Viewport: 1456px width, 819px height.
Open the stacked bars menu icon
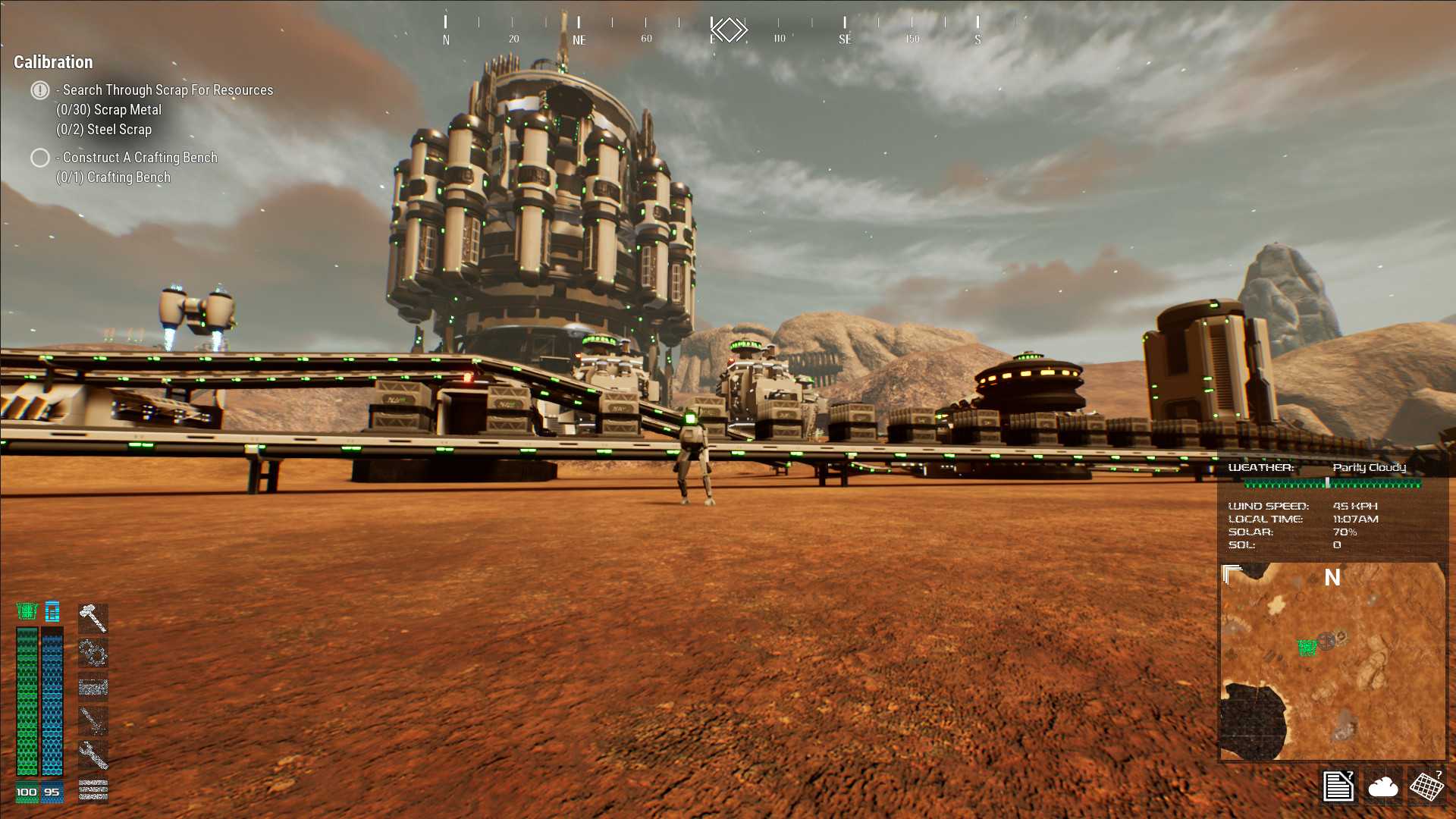click(x=93, y=790)
